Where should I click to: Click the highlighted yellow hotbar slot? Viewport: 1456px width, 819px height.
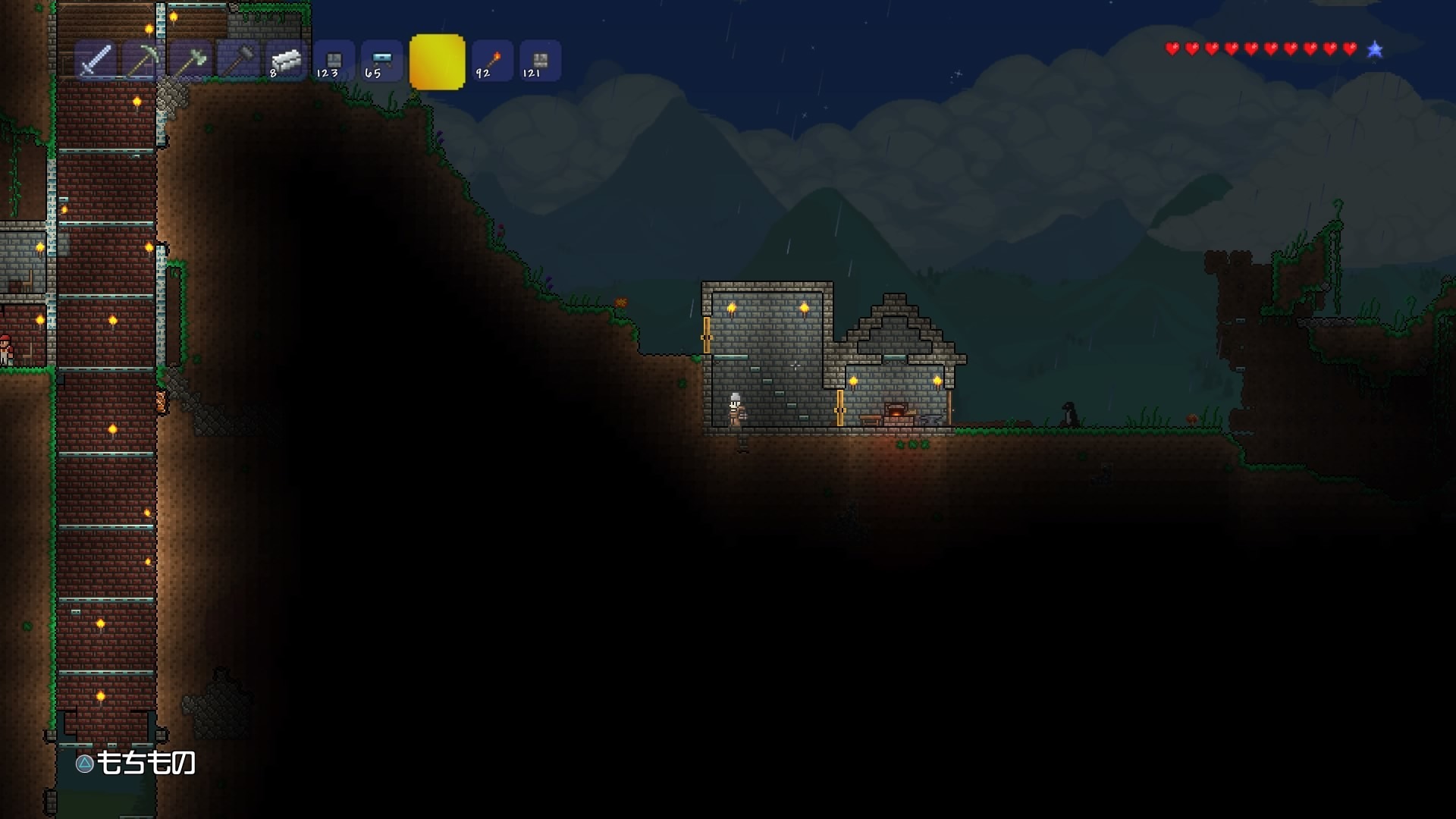click(437, 62)
